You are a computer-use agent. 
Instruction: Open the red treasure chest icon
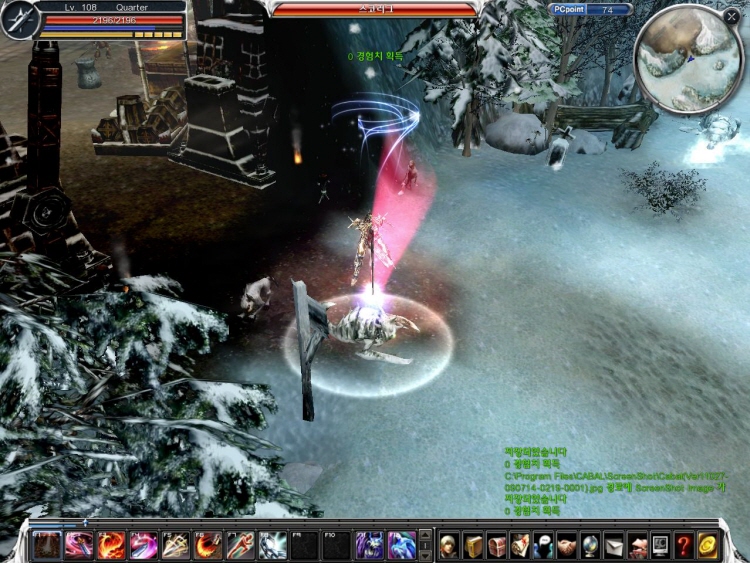coord(497,545)
